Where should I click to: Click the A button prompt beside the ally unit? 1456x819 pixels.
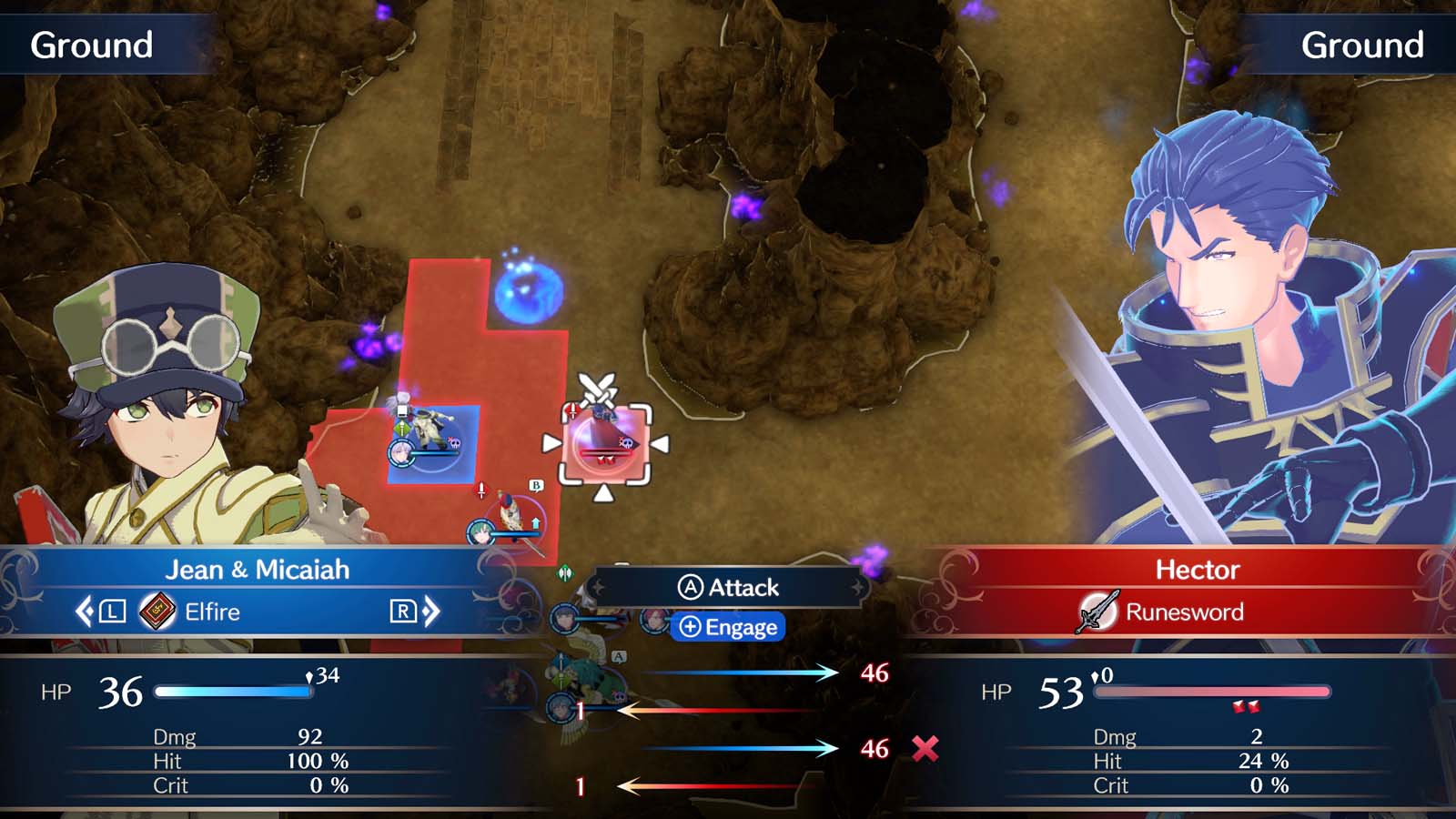point(621,654)
